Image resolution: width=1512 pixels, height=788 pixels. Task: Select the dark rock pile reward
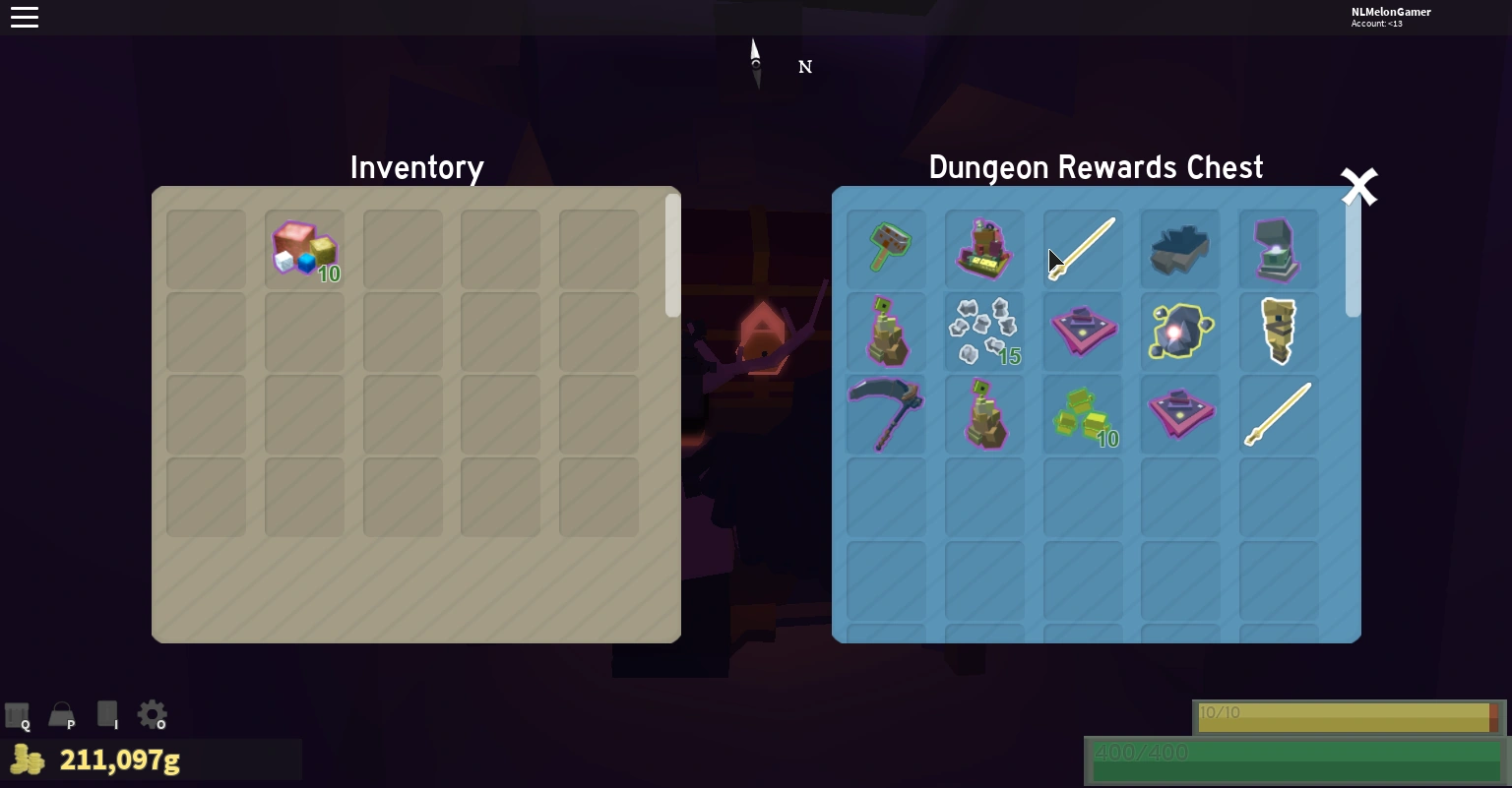point(1180,249)
